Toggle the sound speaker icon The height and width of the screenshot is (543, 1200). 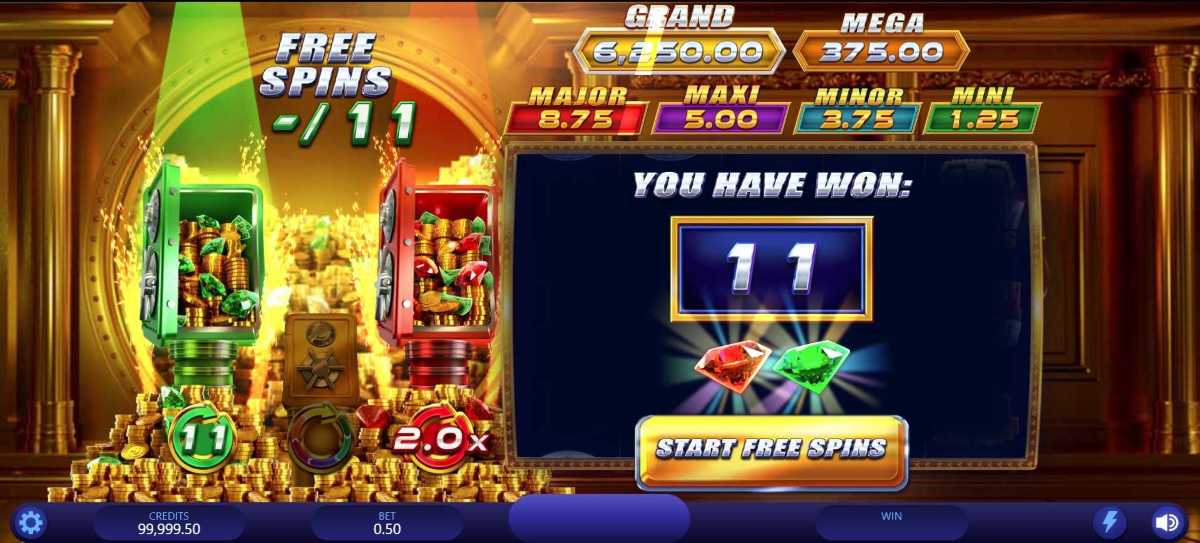pyautogui.click(x=1166, y=522)
